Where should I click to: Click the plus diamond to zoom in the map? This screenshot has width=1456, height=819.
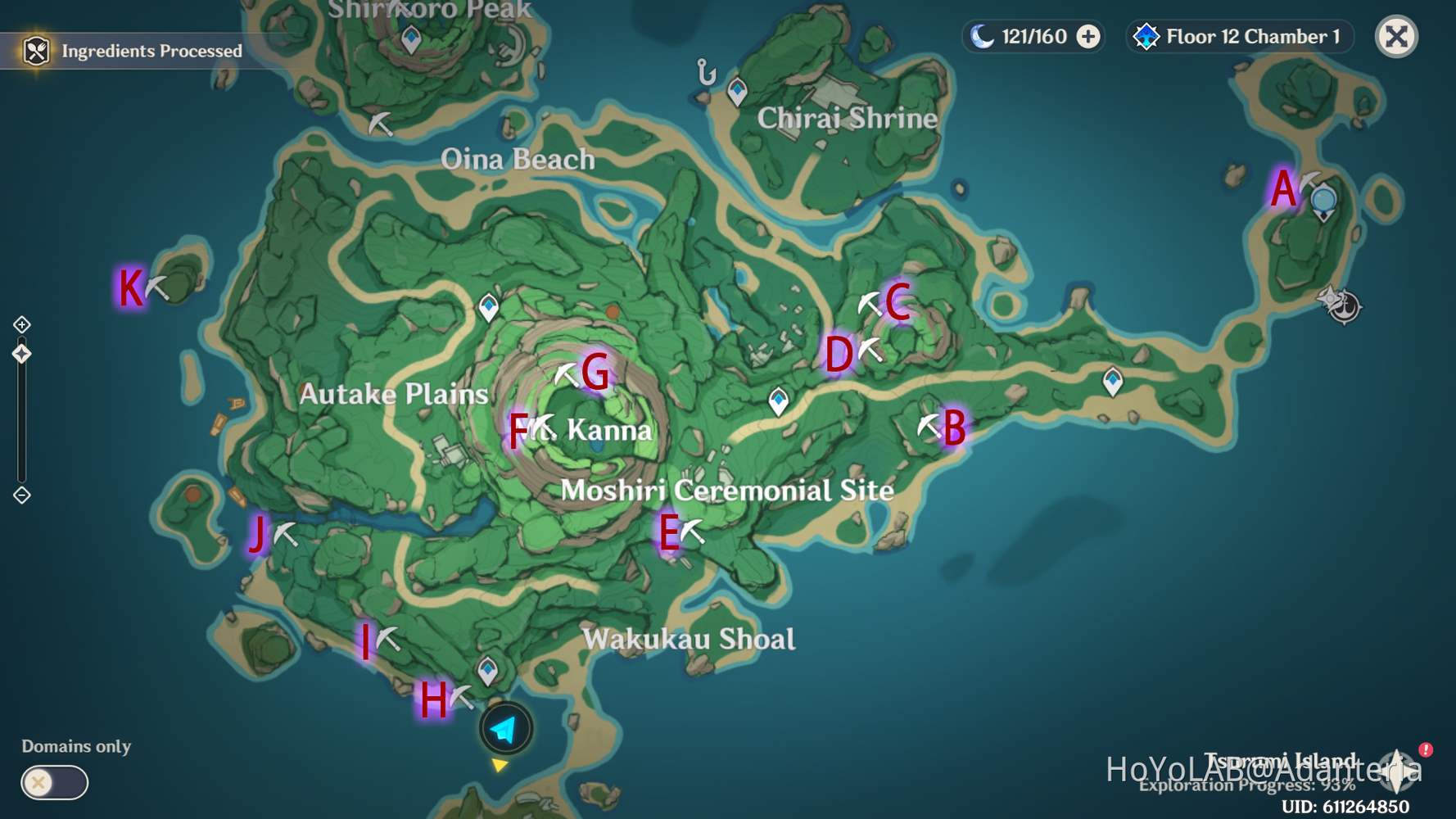point(22,324)
